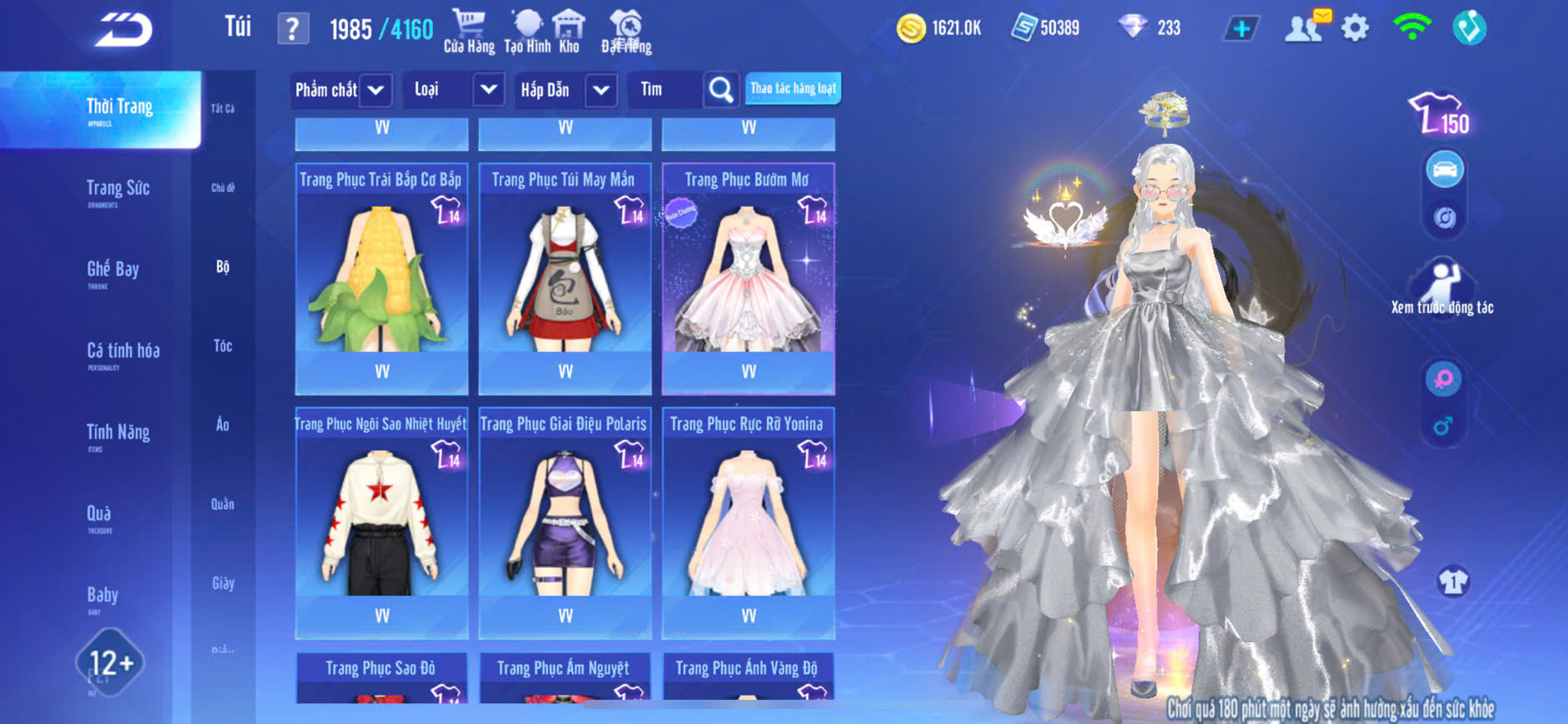Expand the Loại dropdown filter

pos(489,90)
